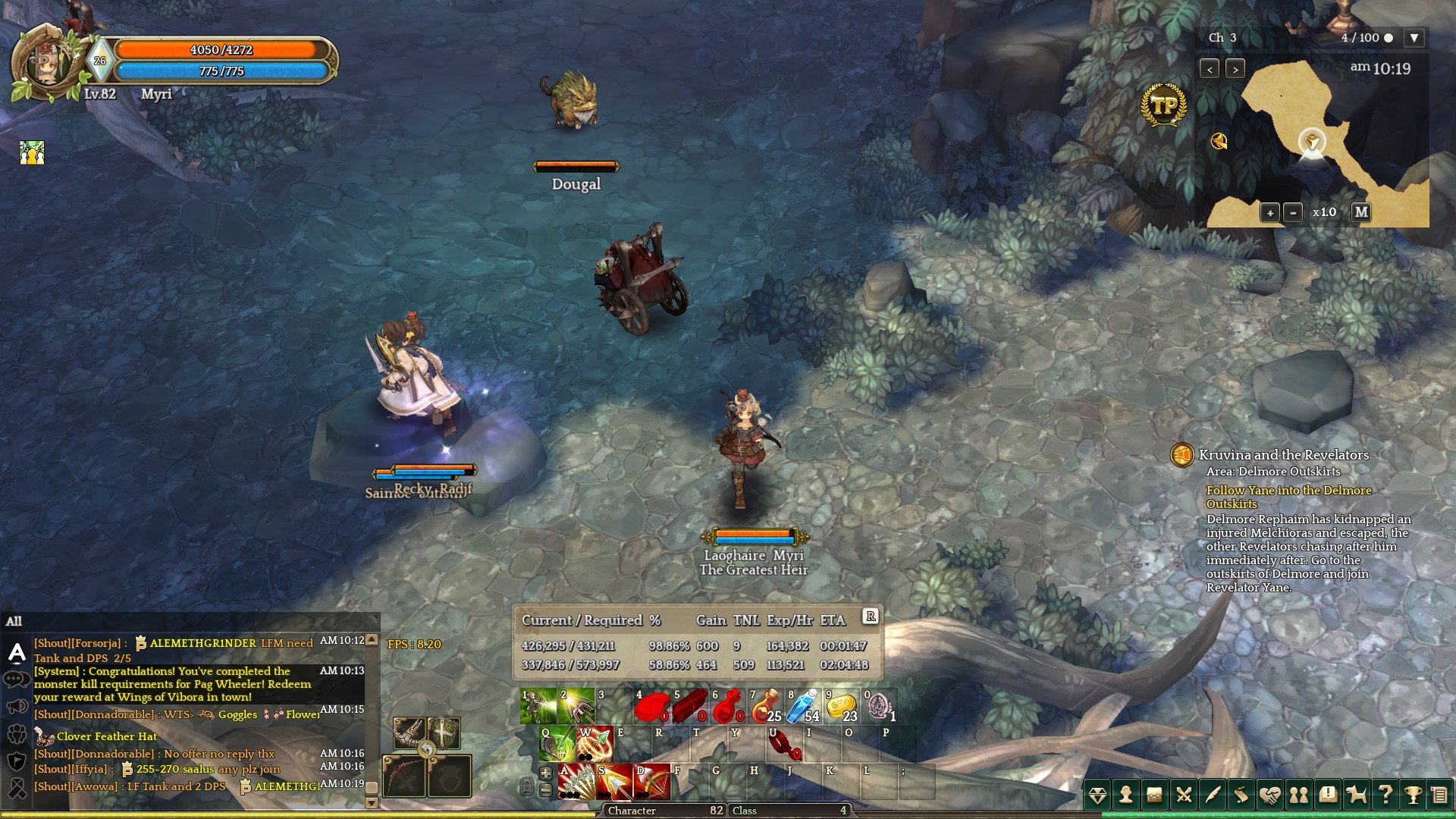
Task: Activate the multi-arrow skill on key A
Action: tap(576, 783)
